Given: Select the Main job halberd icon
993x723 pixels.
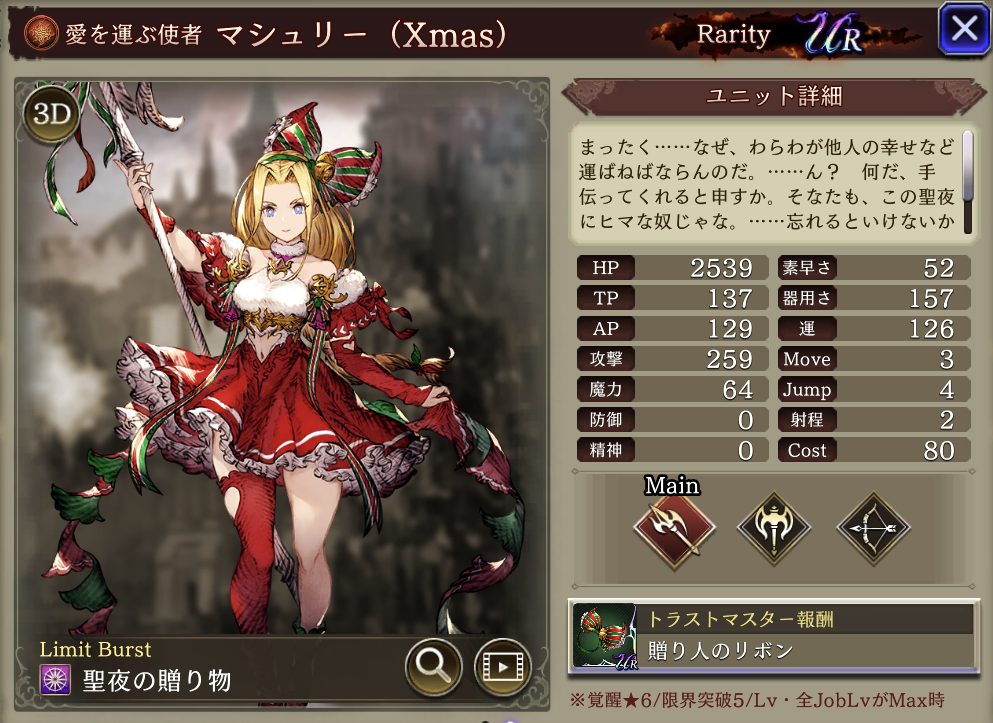Looking at the screenshot, I should (x=673, y=528).
